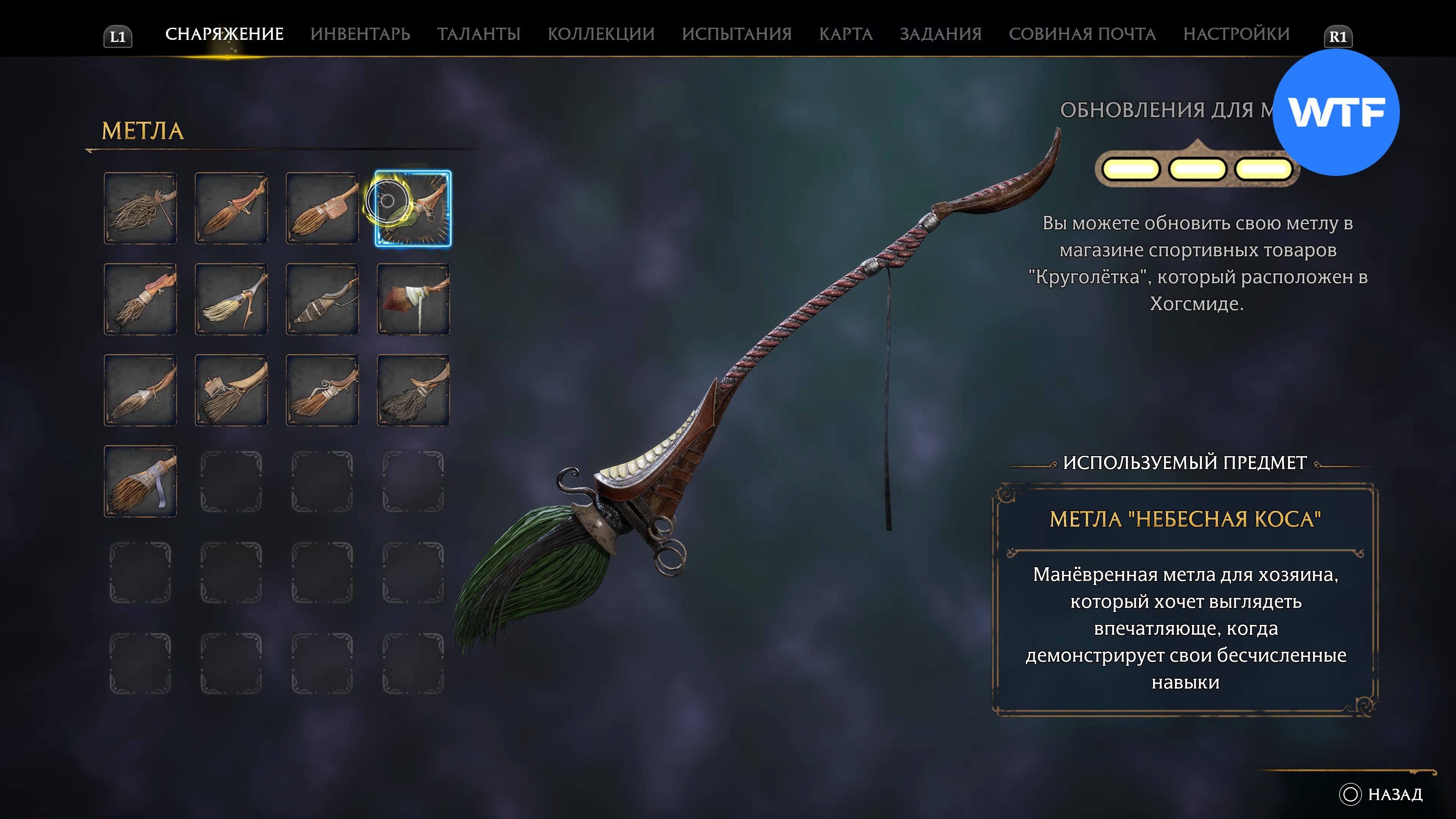Open the Таланты tab
1456x819 pixels.
[478, 34]
